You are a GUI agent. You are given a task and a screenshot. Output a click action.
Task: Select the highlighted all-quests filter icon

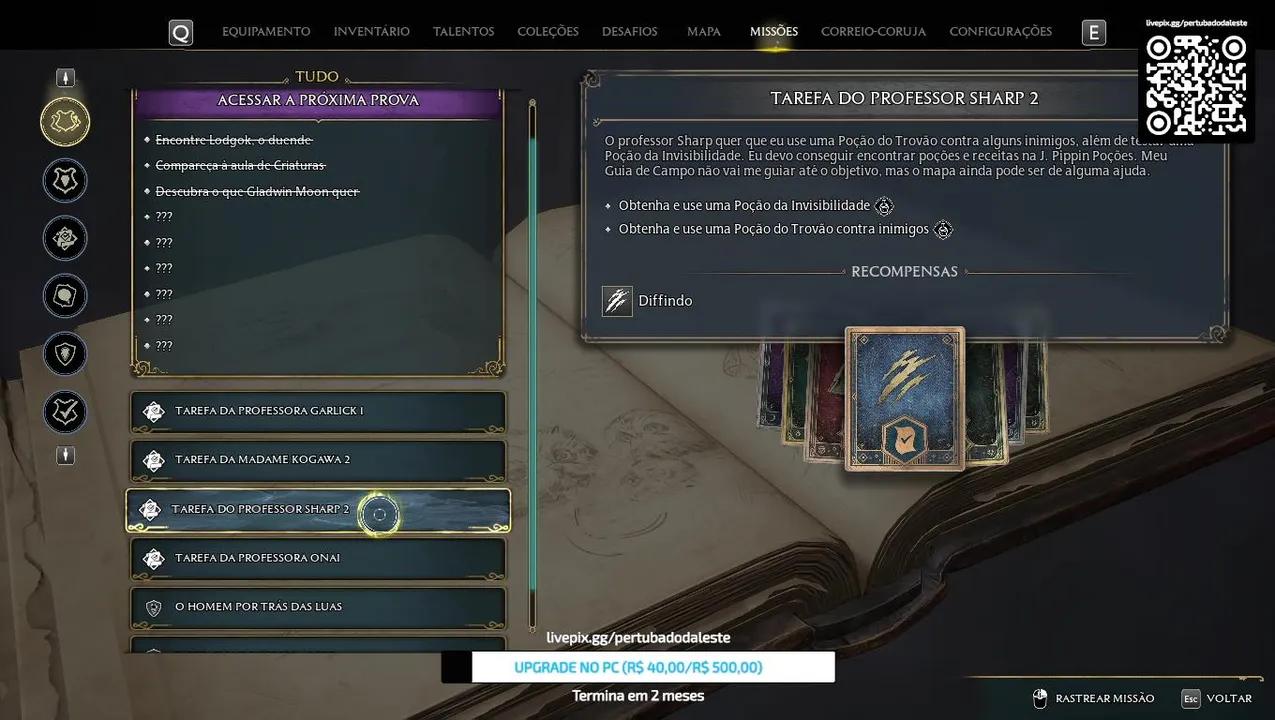65,122
